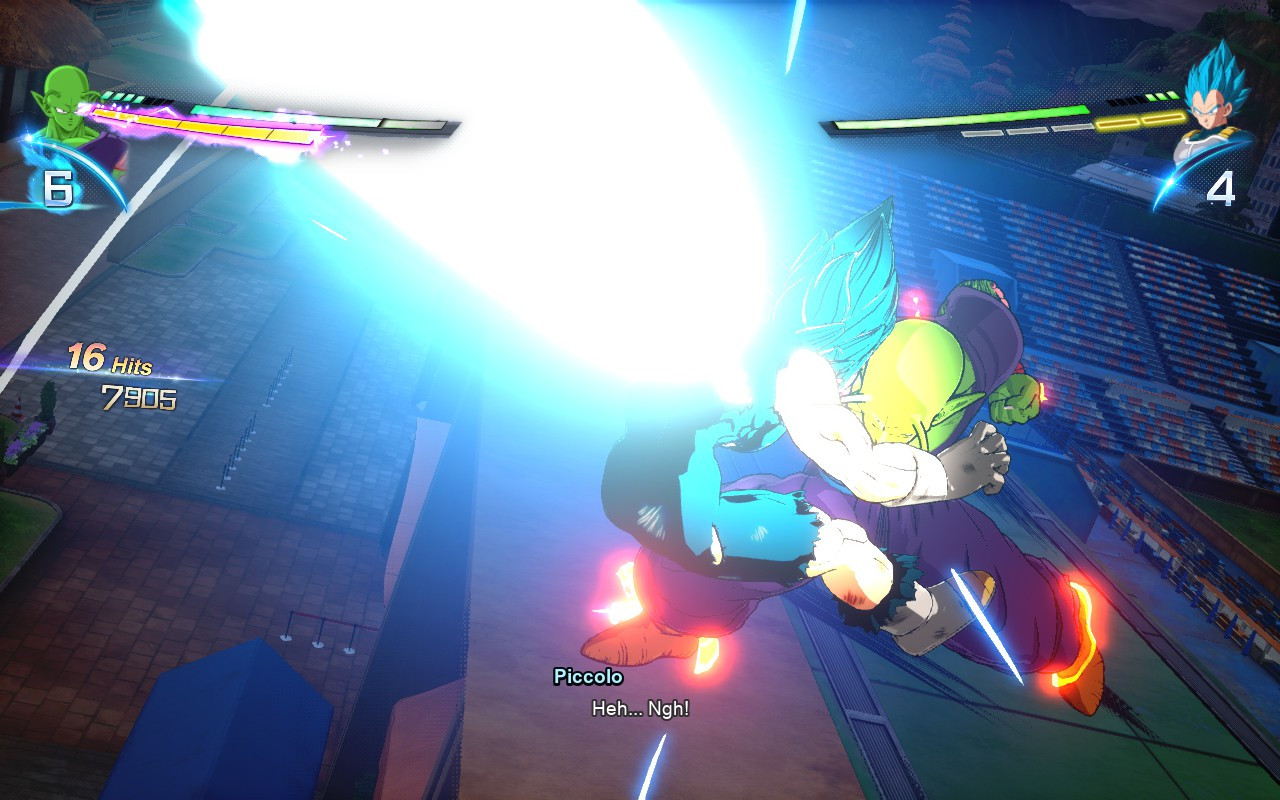Click the Vegeta skill count badge showing 4

tap(1222, 187)
